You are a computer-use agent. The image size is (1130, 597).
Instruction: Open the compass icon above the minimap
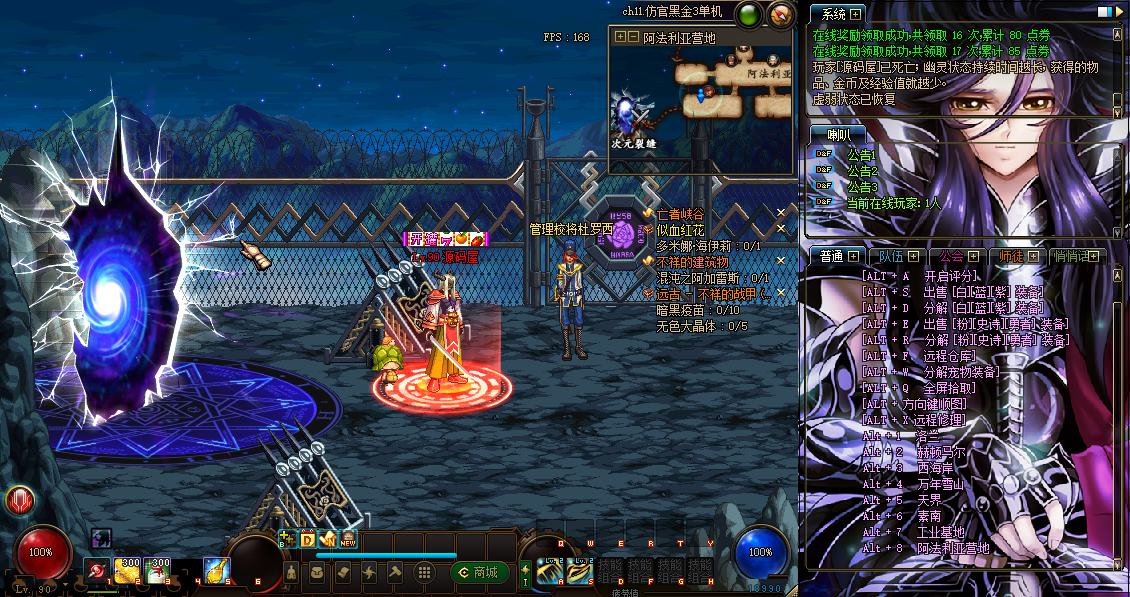coord(781,15)
